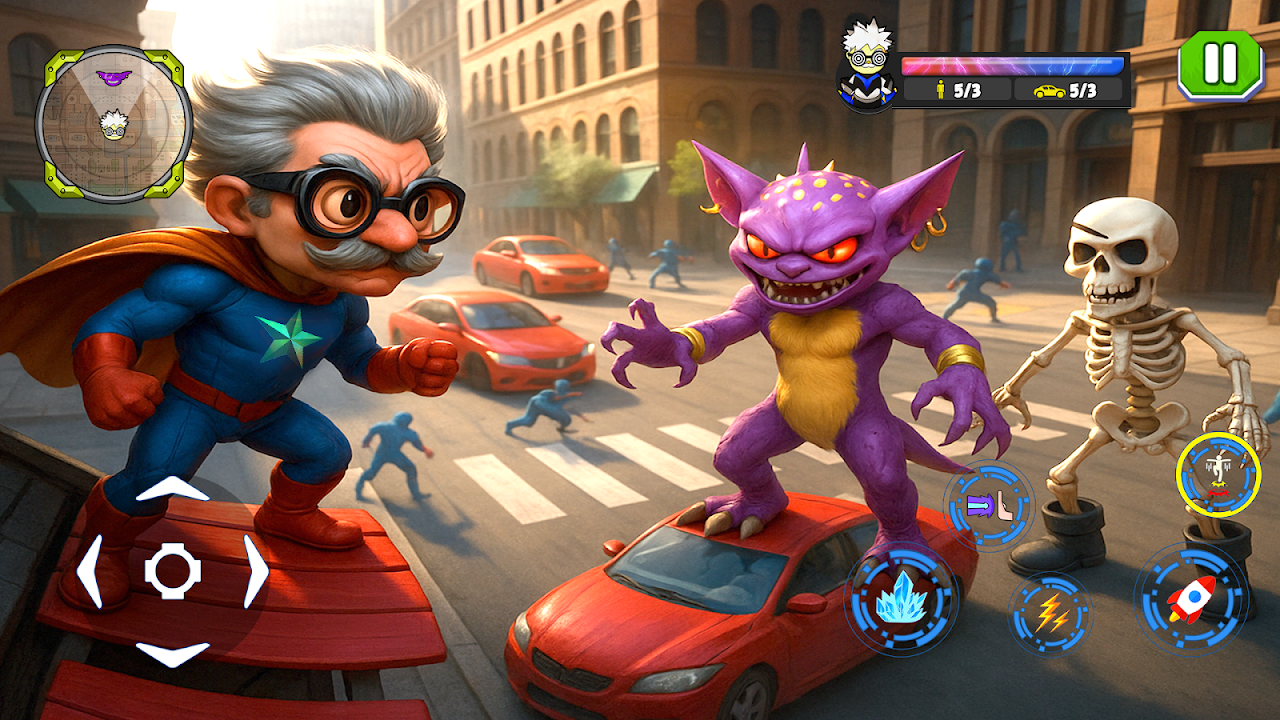Click the gear icon in the movement pad
1280x720 pixels.
(x=173, y=571)
